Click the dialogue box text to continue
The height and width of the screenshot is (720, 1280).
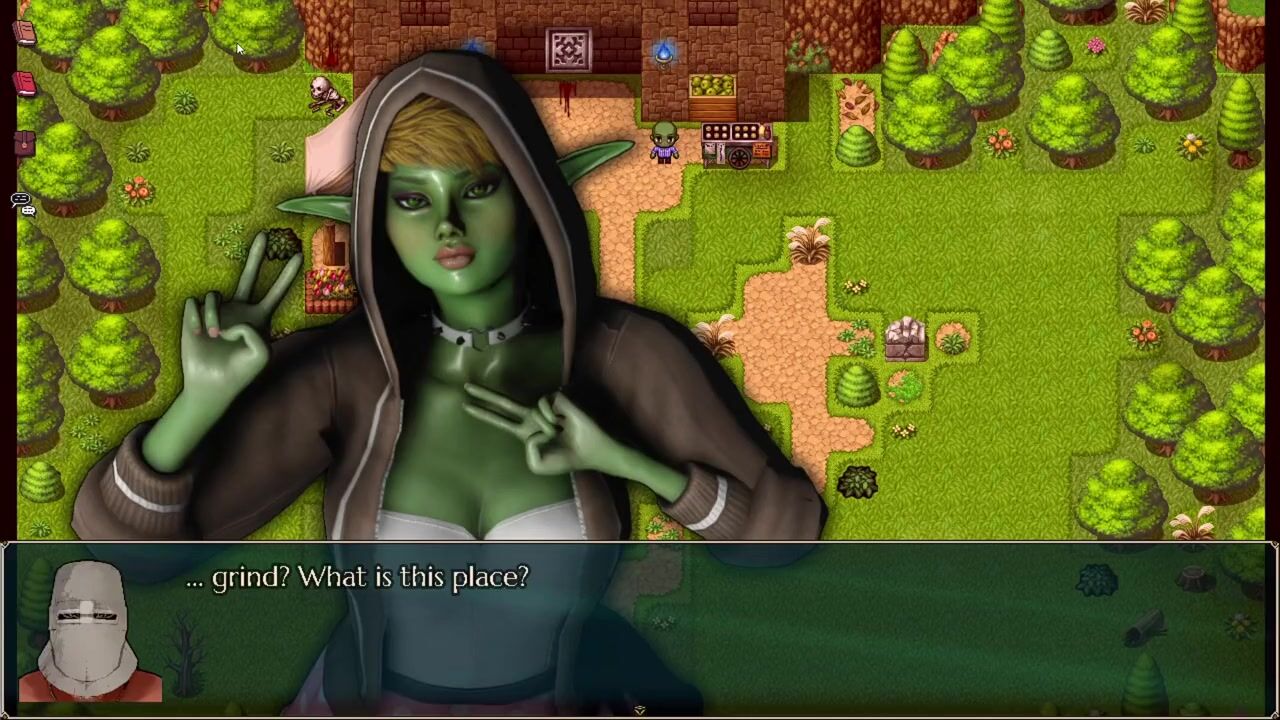tap(357, 577)
